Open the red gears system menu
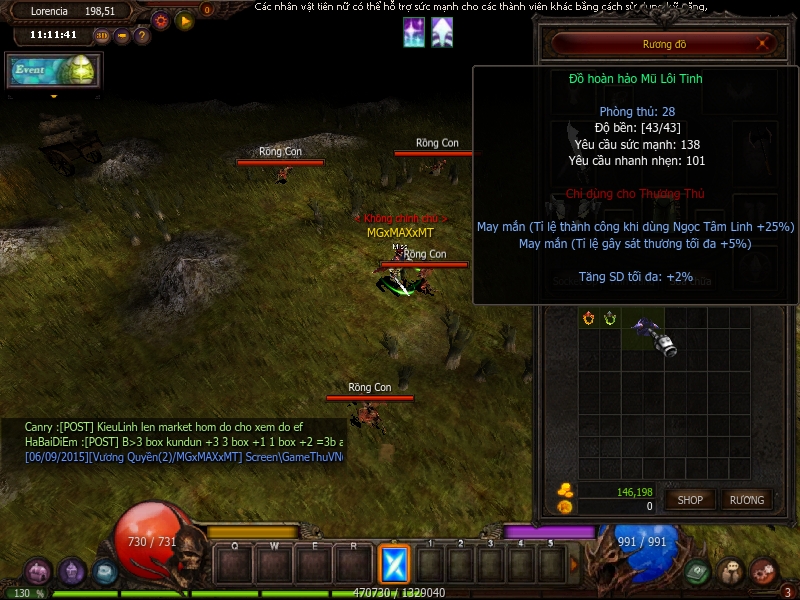 (764, 572)
